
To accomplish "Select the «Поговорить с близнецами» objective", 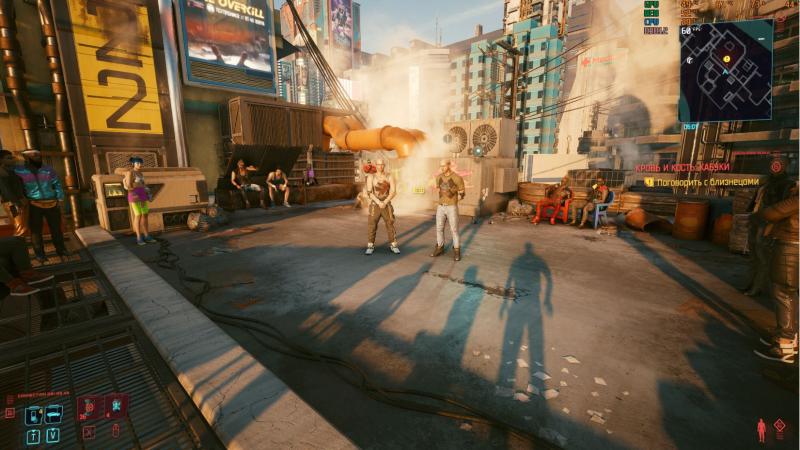I will pos(707,182).
